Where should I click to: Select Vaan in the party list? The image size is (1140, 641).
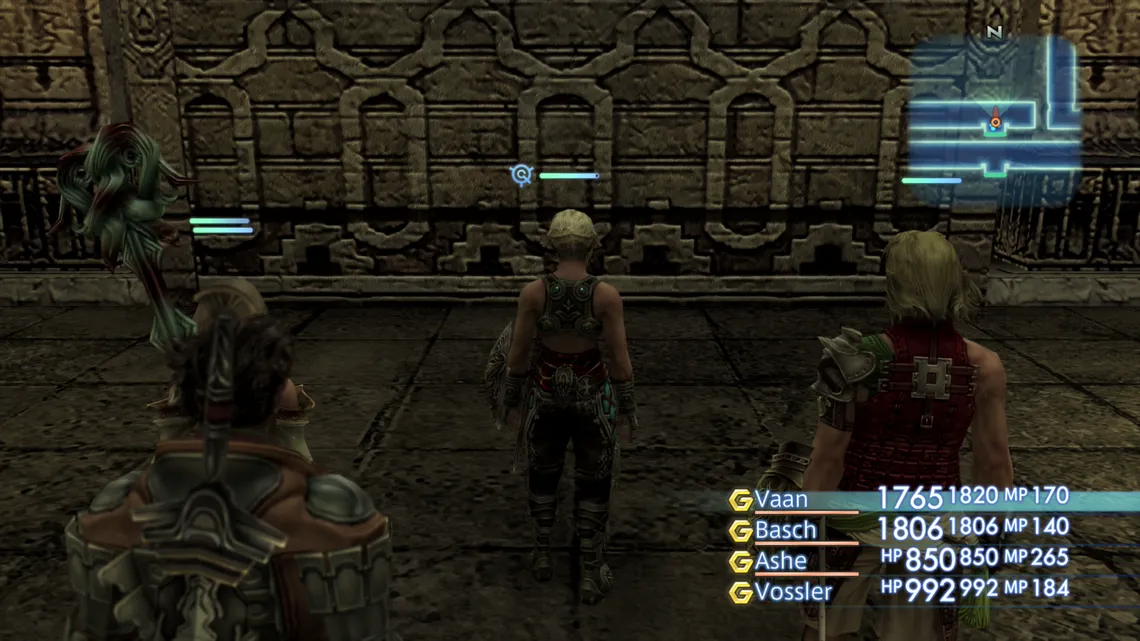[781, 499]
